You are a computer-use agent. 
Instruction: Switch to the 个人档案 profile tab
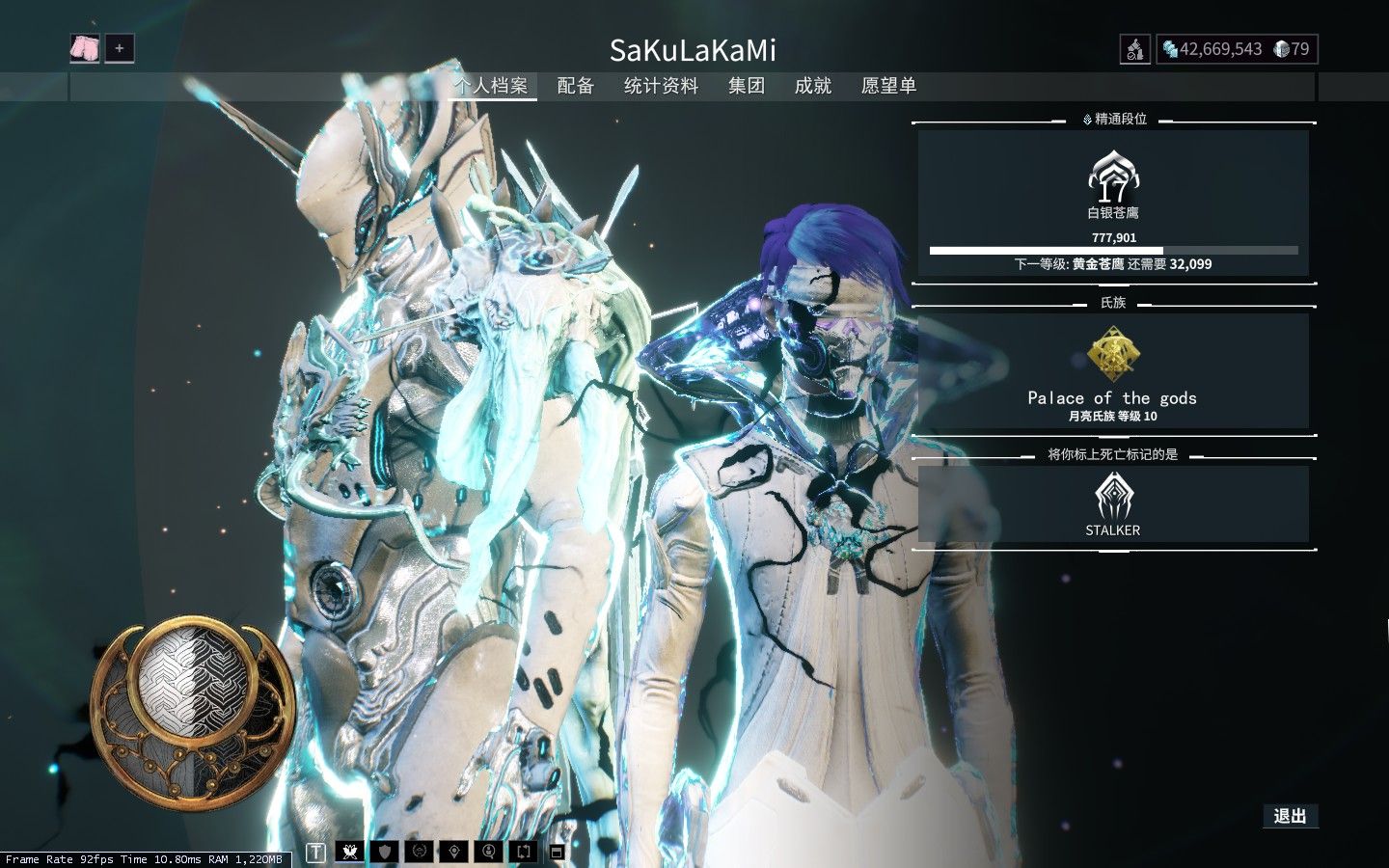(x=492, y=86)
